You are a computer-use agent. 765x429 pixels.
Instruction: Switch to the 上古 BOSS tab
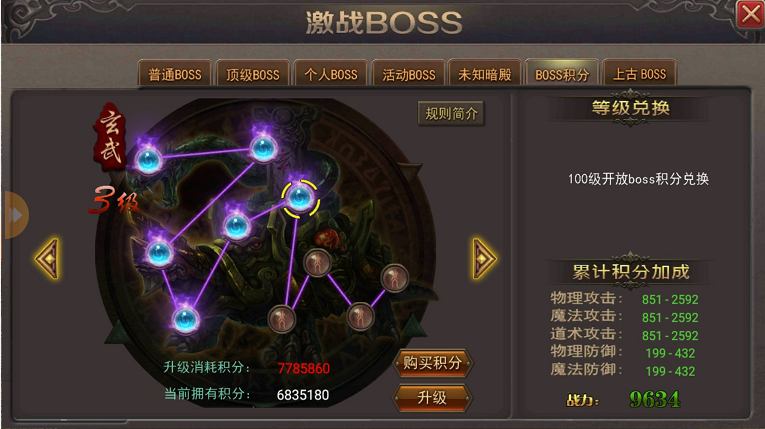640,74
